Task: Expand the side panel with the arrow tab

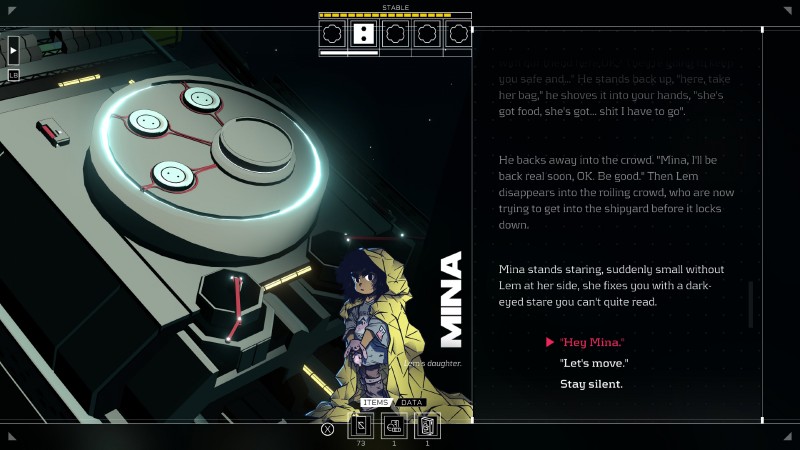Action: click(x=14, y=50)
